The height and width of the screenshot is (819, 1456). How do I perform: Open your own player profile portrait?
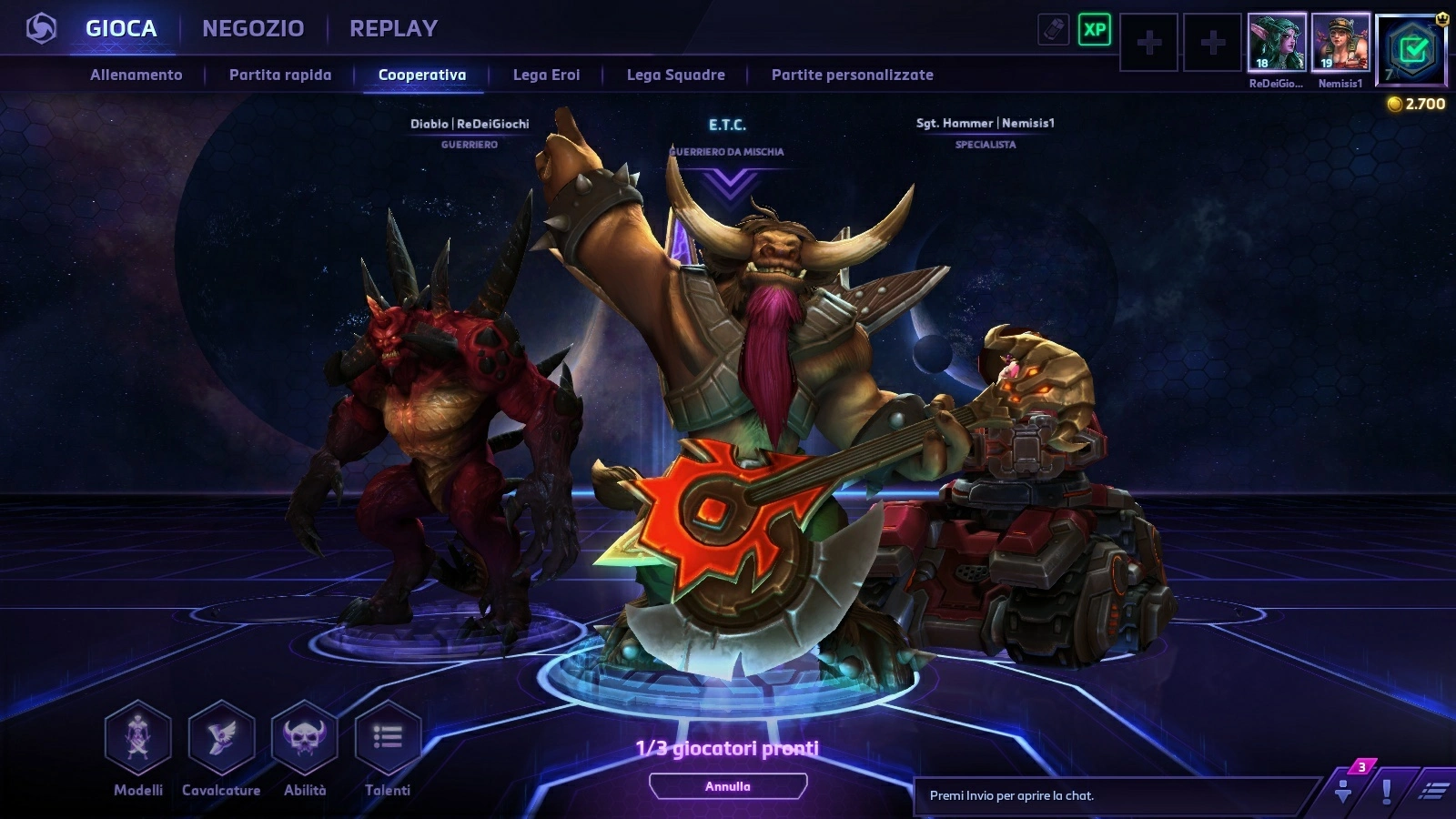1411,48
